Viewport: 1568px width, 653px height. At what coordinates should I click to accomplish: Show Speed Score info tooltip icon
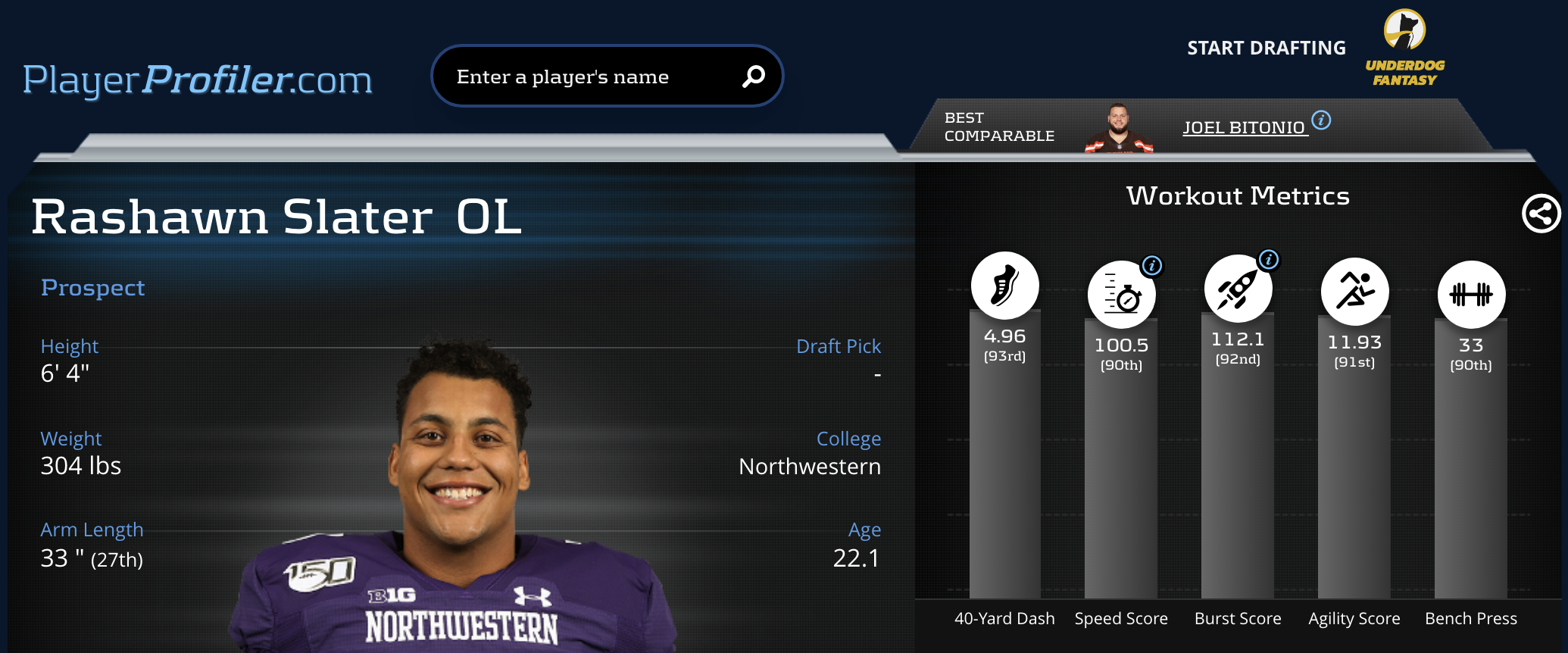1152,265
